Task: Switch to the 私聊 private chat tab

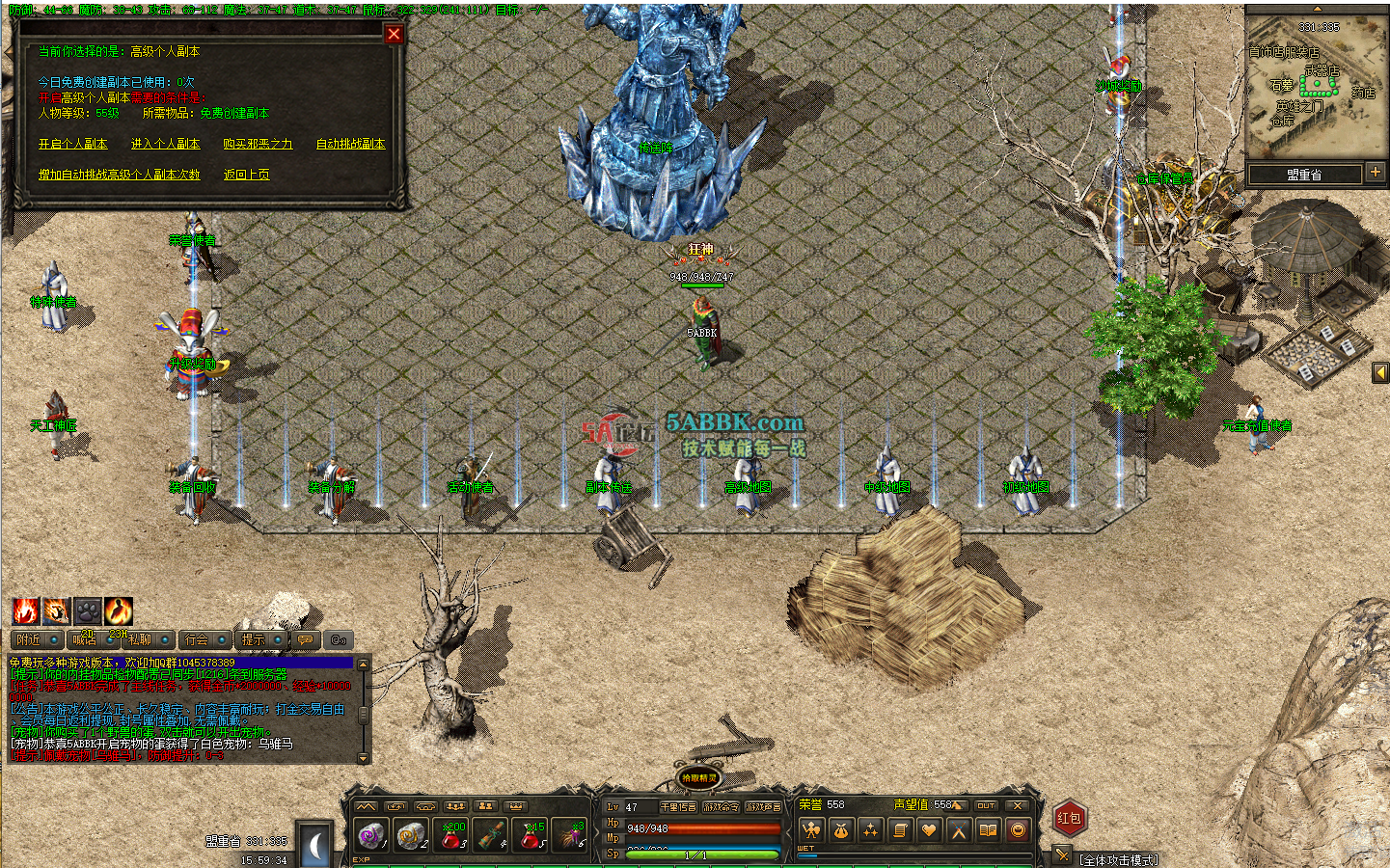Action: click(x=142, y=638)
